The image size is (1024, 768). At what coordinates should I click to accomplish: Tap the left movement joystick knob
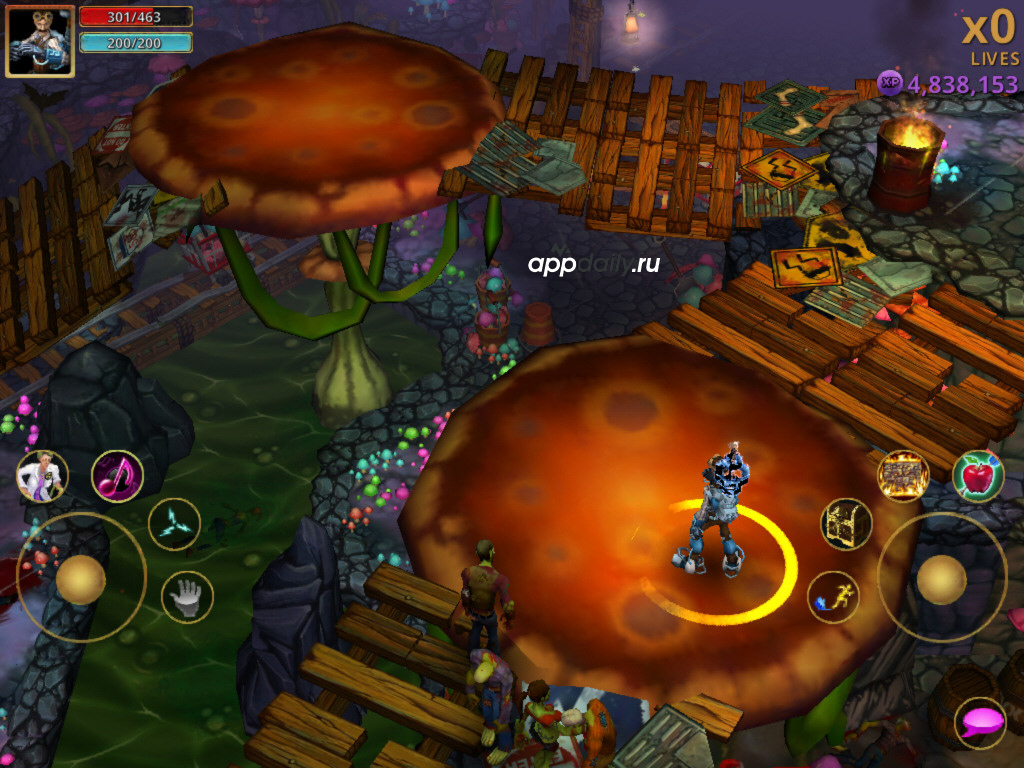coord(81,579)
